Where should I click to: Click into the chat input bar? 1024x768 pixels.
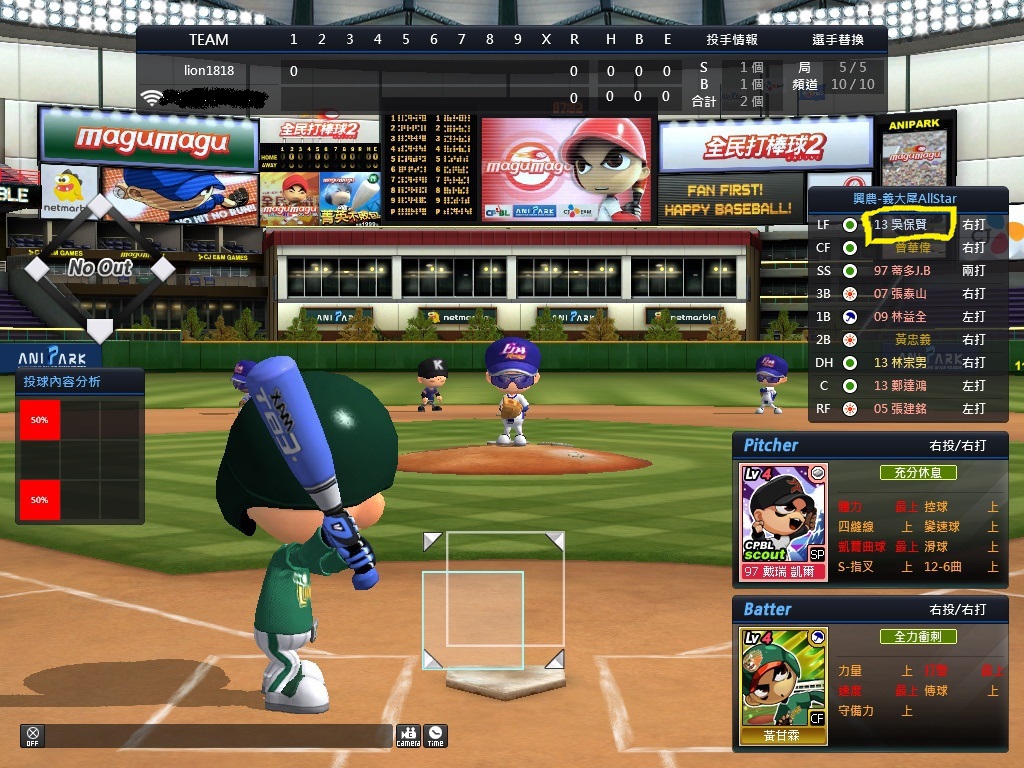pos(220,735)
